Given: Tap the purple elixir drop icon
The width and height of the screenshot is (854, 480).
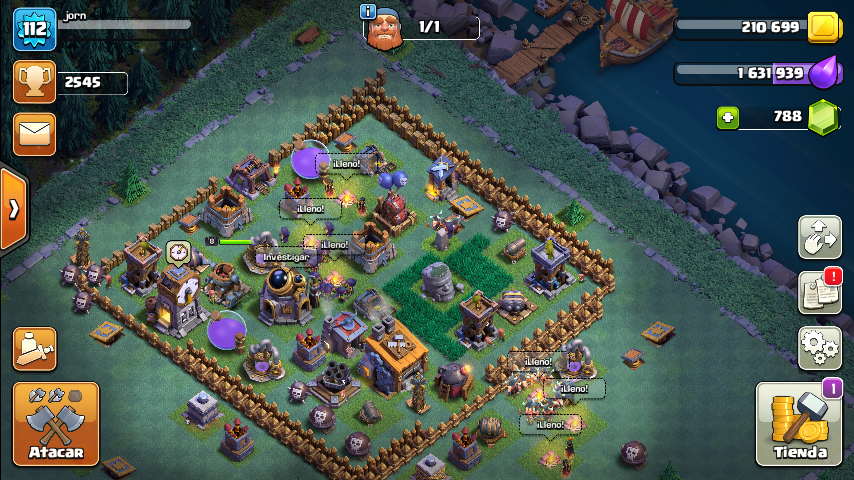Looking at the screenshot, I should point(822,73).
